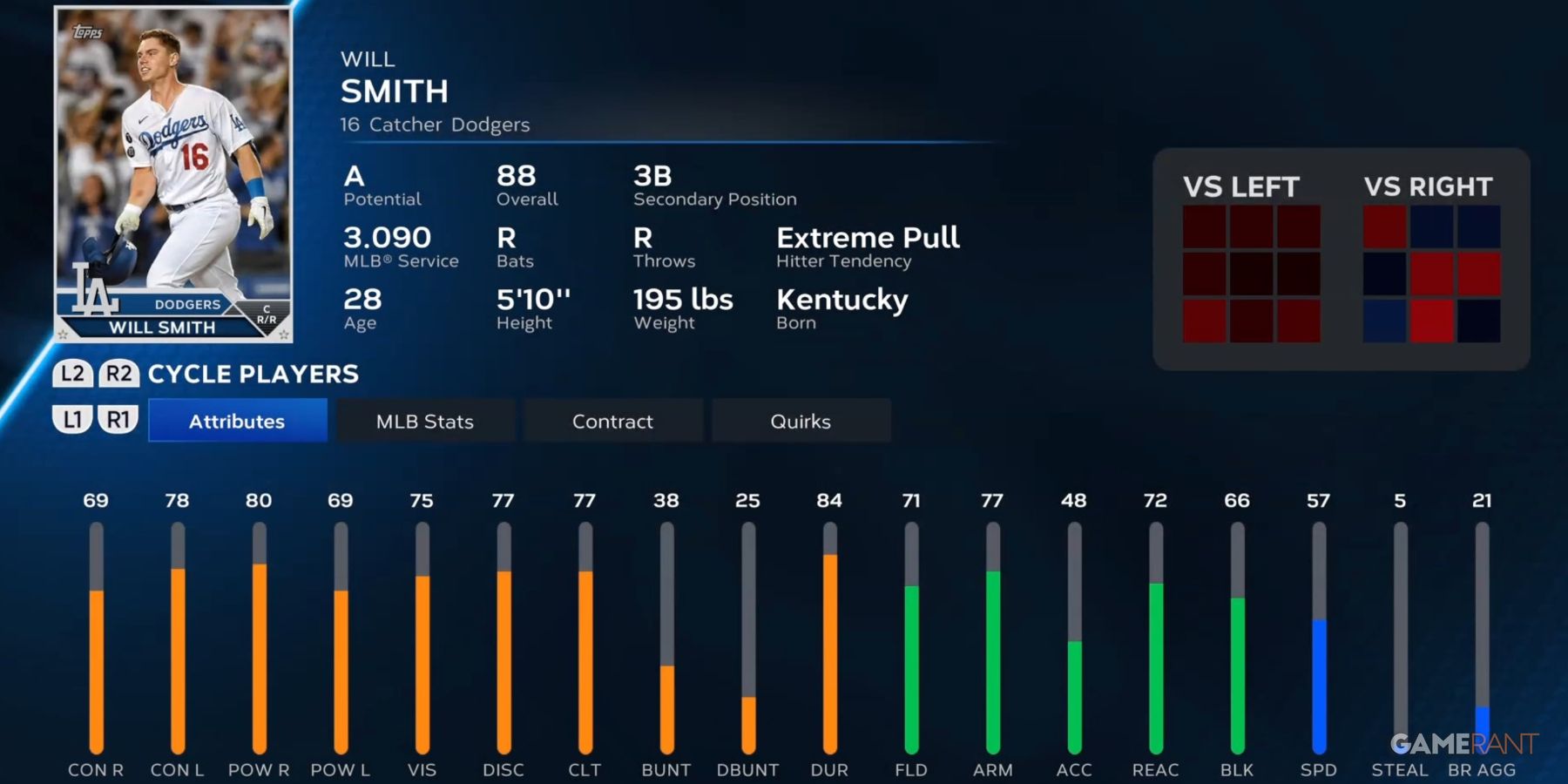
Task: Switch to the MLB Stats tab
Action: point(424,421)
